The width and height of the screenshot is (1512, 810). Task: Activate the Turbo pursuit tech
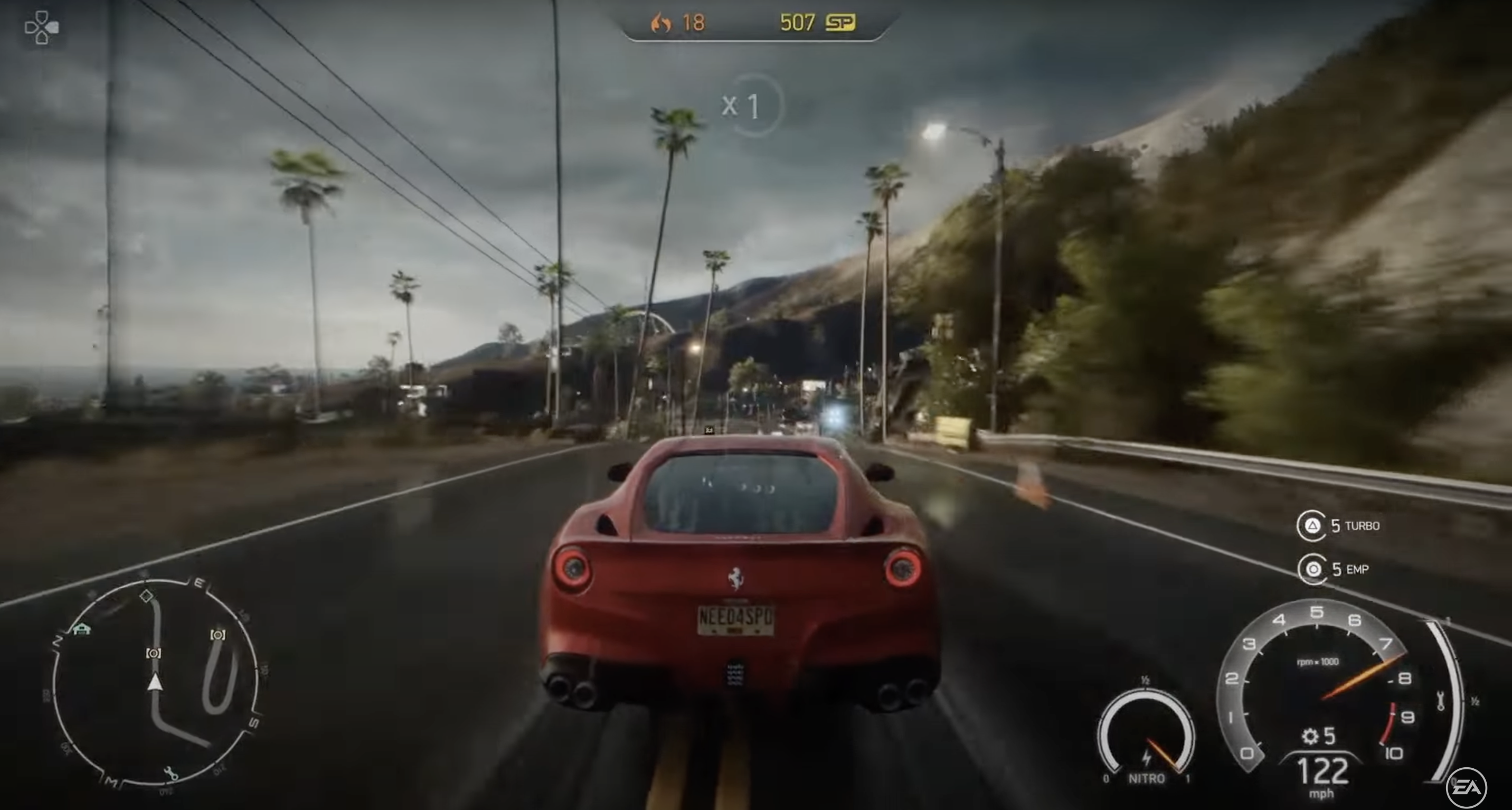pos(1312,525)
